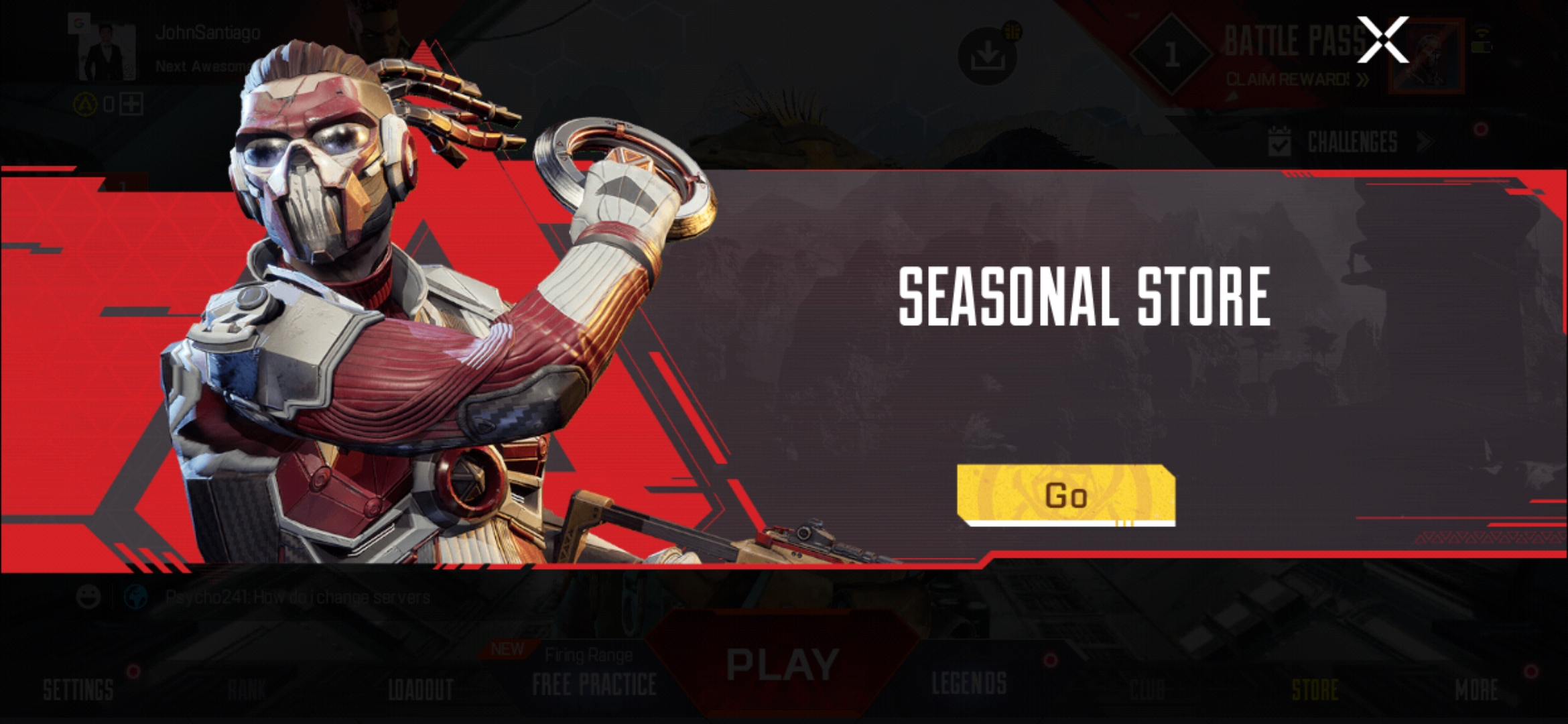Tap the battery status indicator
Screen dimensions: 1568x724
pyautogui.click(x=1482, y=48)
